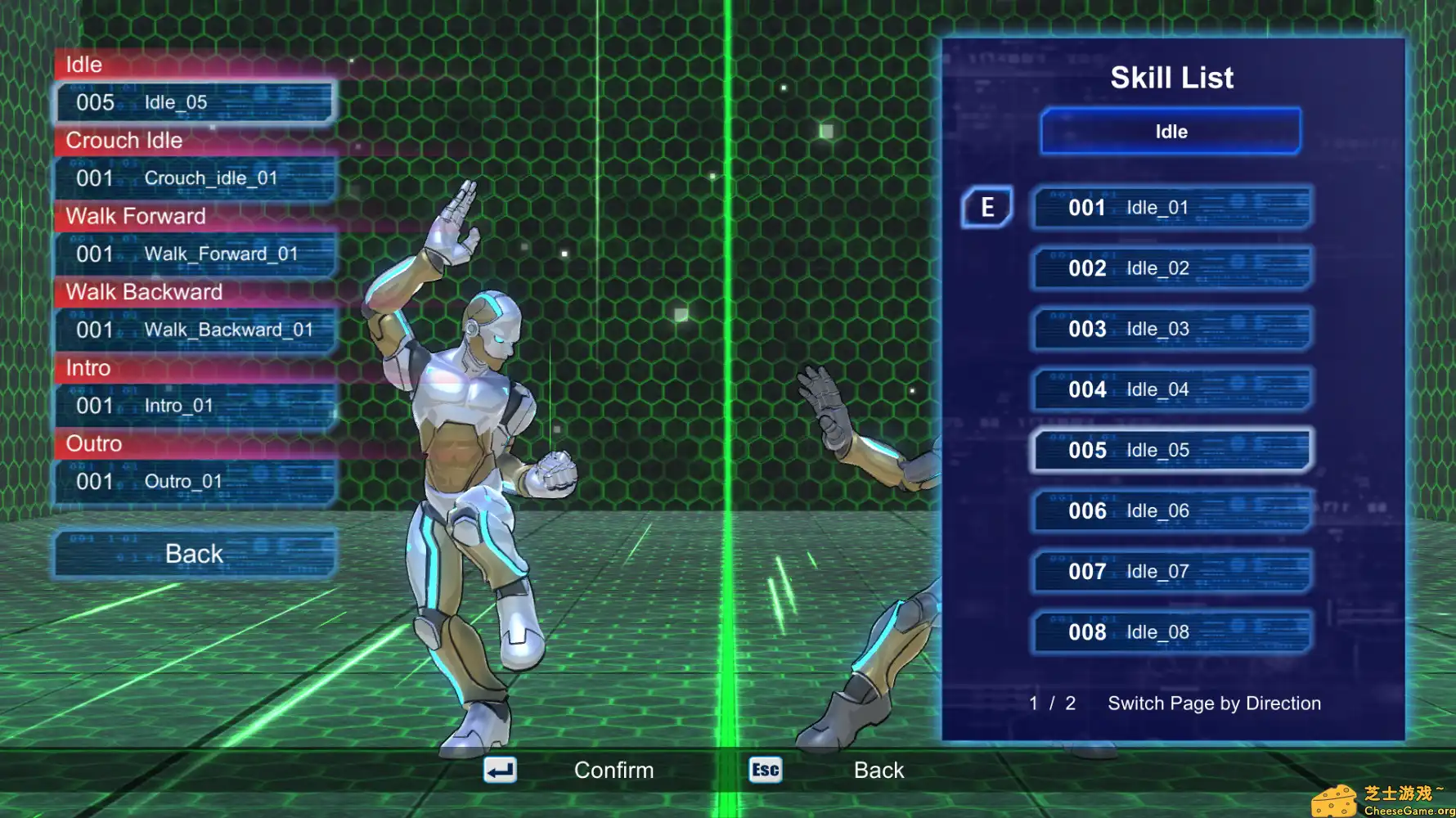Select Idle_08 in the Skill List
1456x818 pixels.
[1170, 631]
